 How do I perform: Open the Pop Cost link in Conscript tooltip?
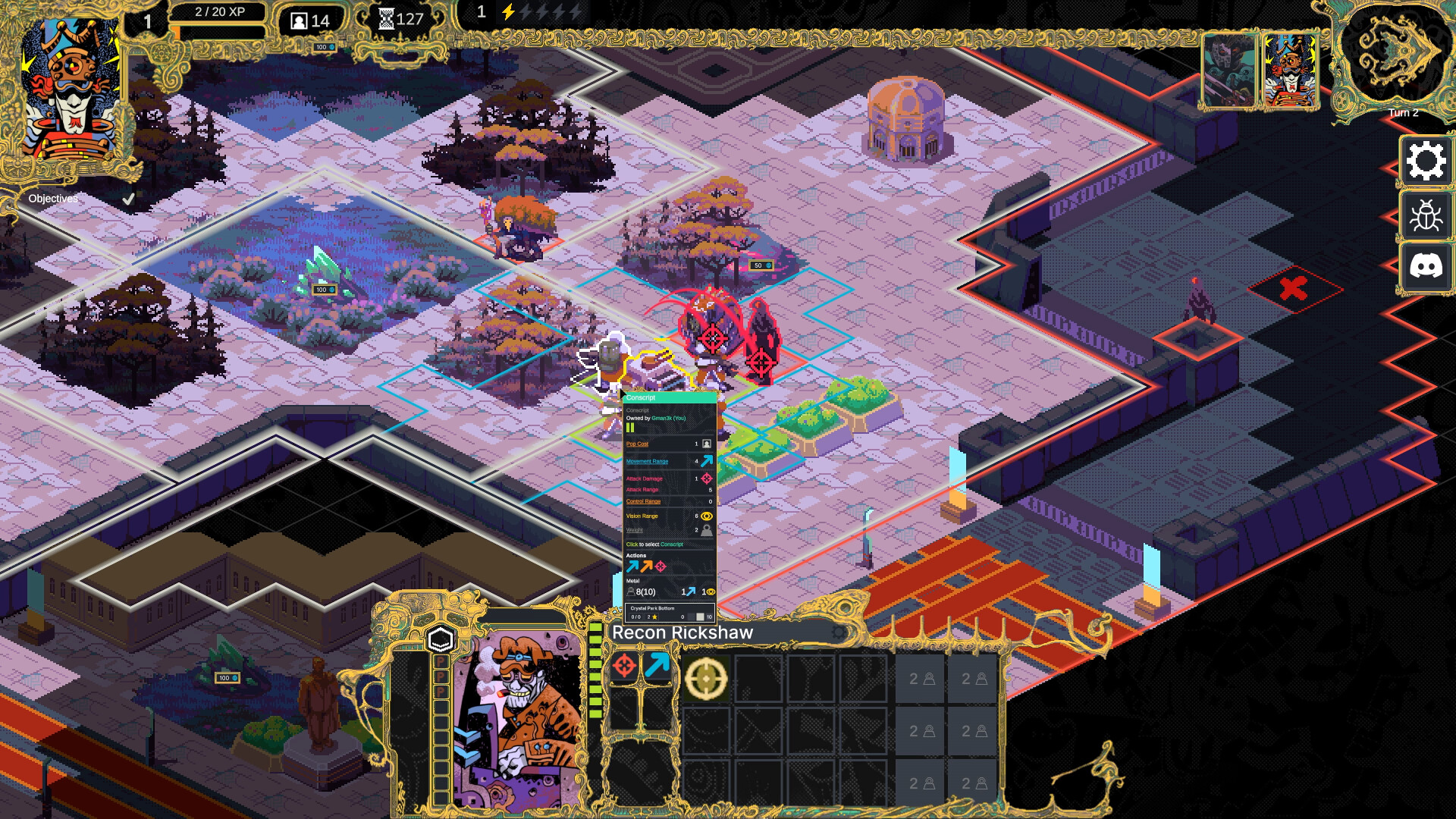coord(638,444)
